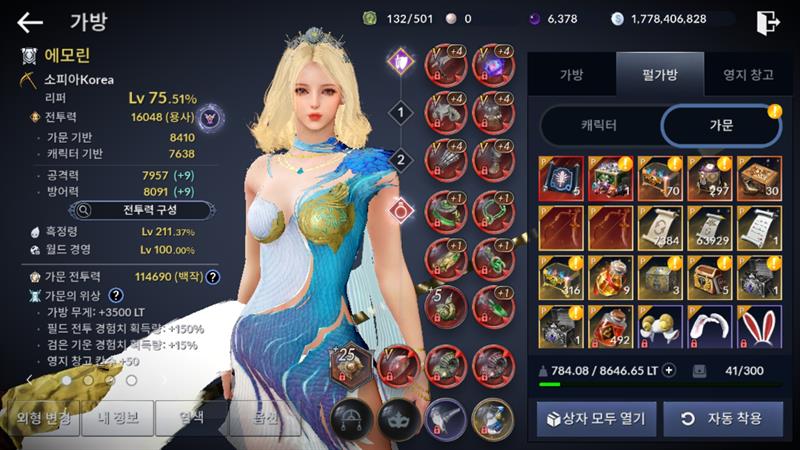Screen dimensions: 800x450
Task: Expand bag weight with the plus button
Action: [x=670, y=370]
